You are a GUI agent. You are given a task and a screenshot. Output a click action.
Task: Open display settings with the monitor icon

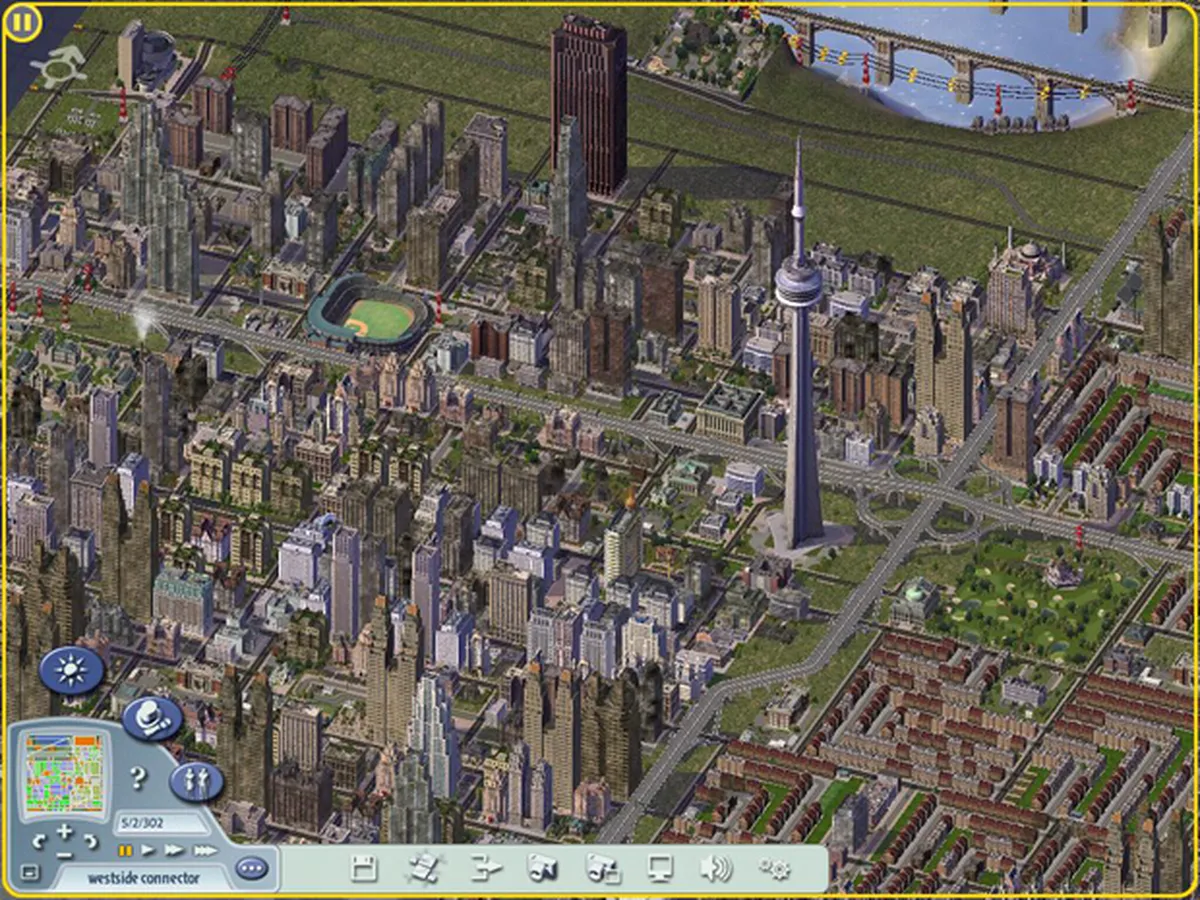point(660,869)
